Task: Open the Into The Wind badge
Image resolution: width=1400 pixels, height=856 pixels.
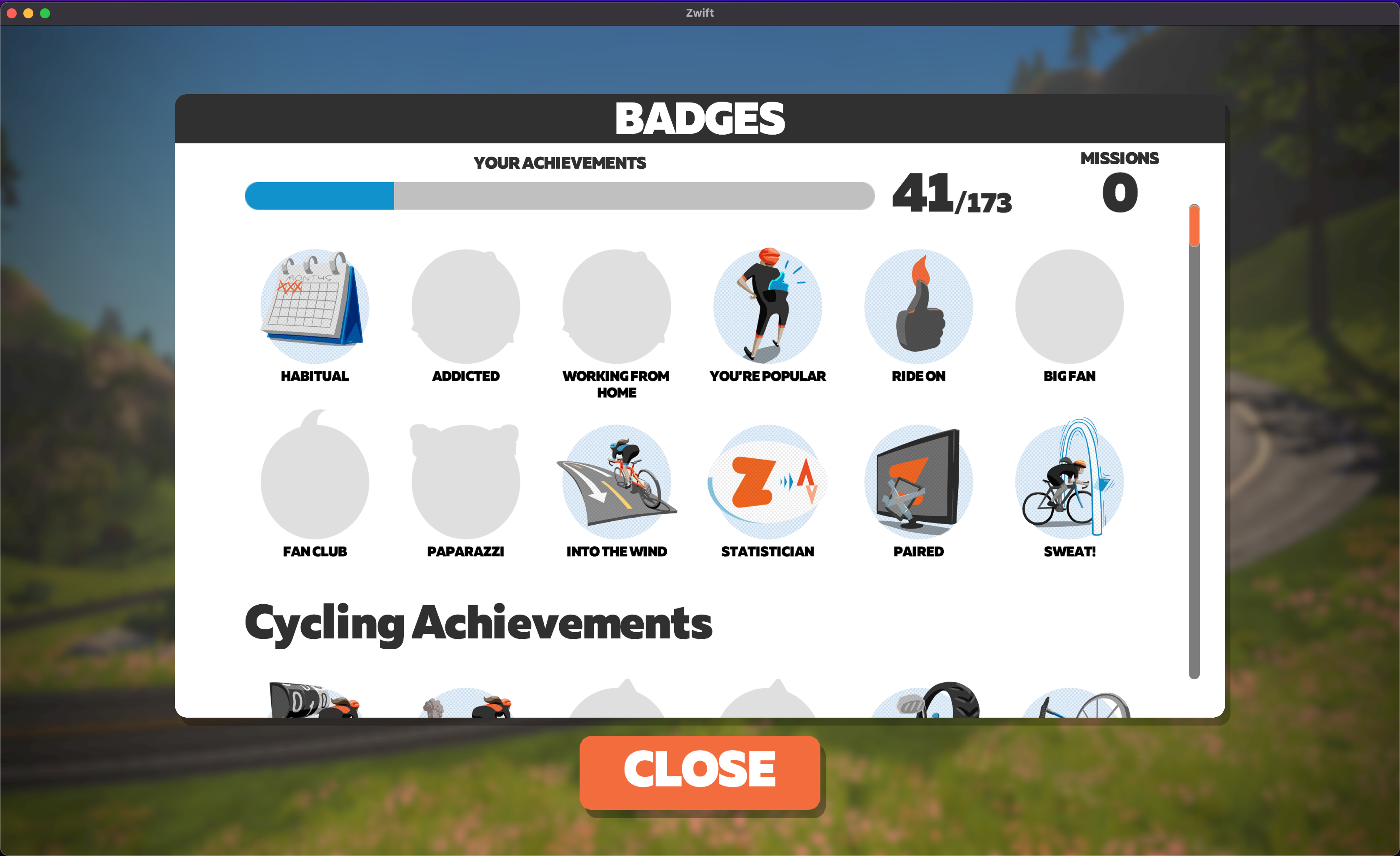Action: [617, 482]
